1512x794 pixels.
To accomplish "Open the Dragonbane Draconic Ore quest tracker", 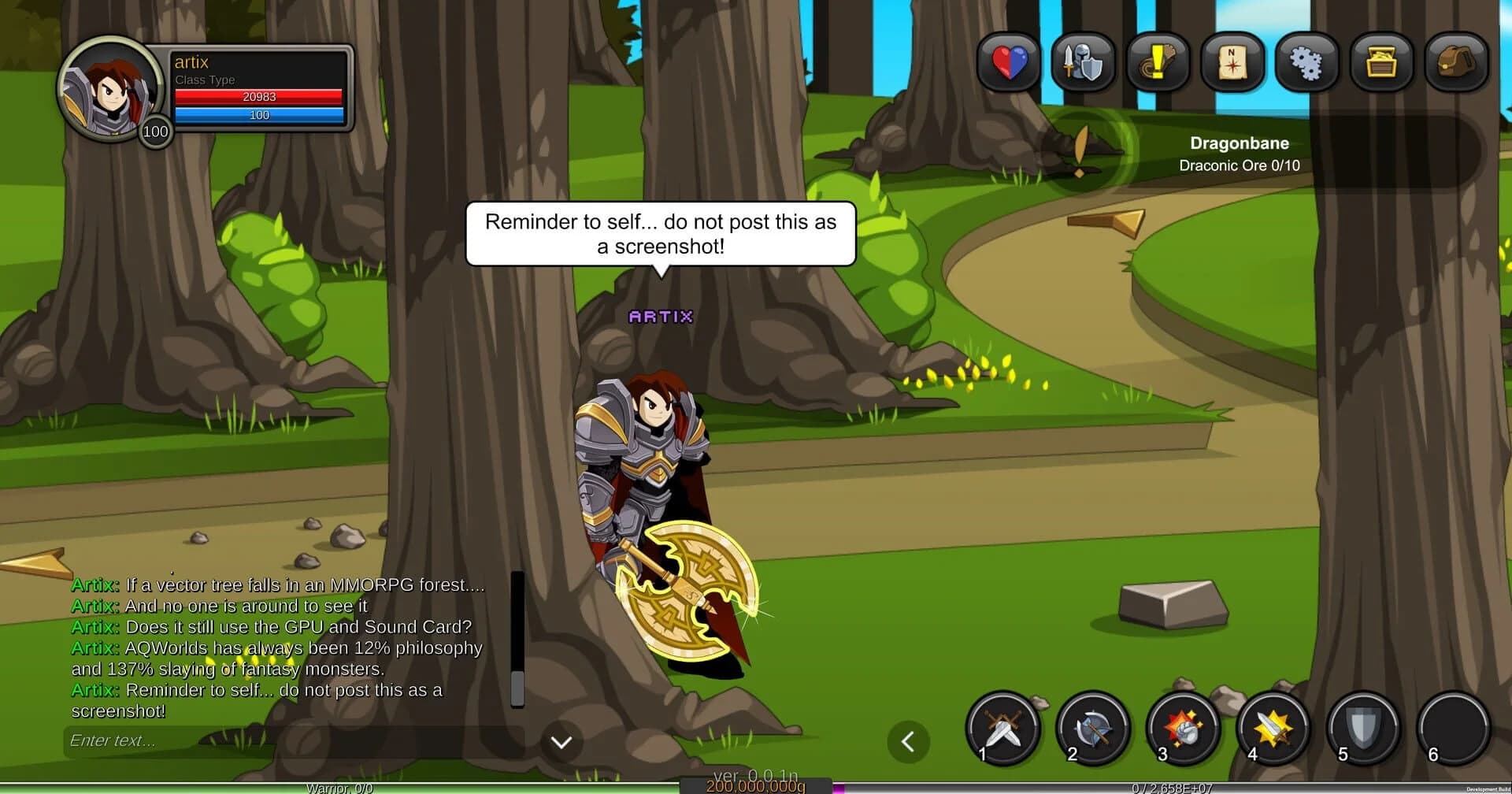I will coord(1239,154).
